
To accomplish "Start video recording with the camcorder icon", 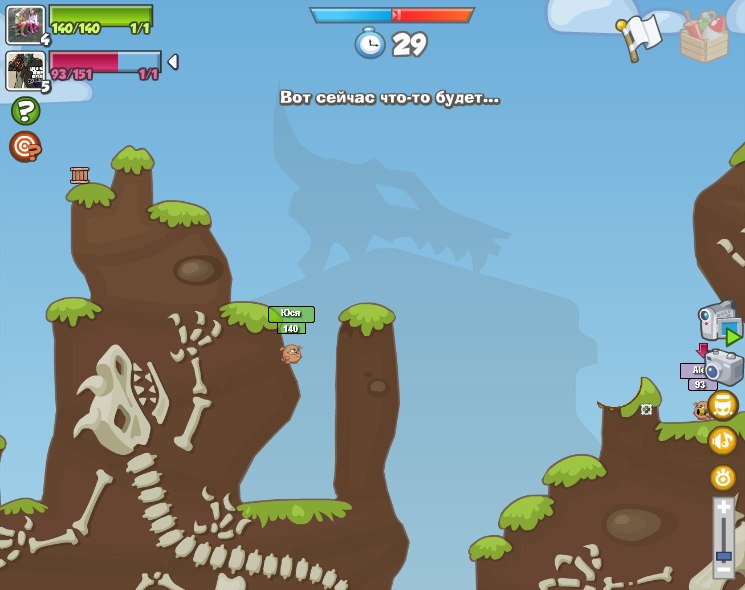I will (x=719, y=322).
